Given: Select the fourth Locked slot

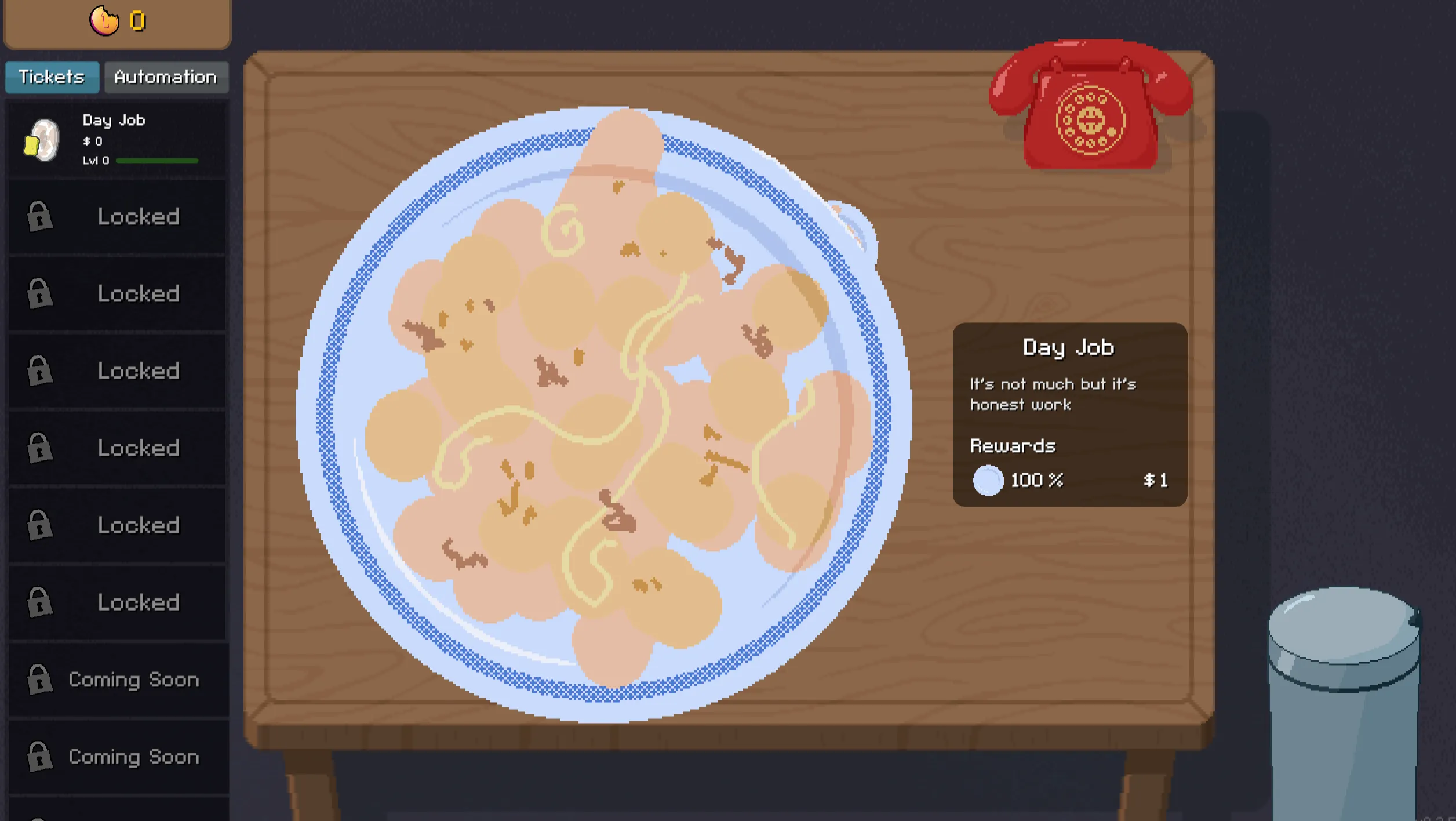Looking at the screenshot, I should point(116,448).
